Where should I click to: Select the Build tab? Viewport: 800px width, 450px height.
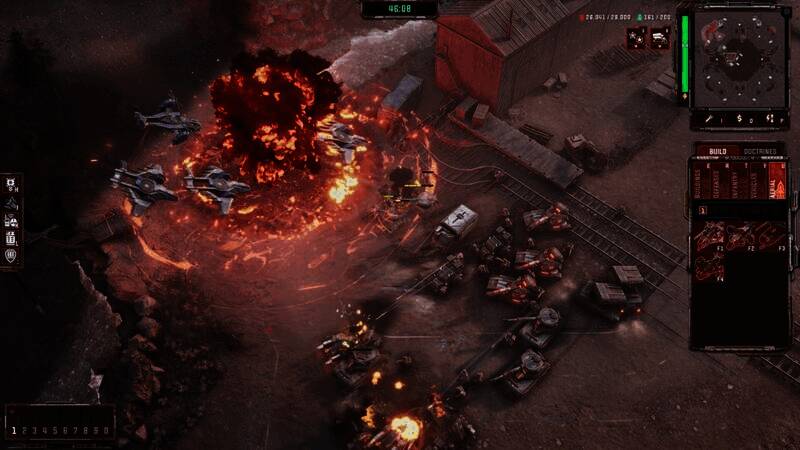coord(716,150)
